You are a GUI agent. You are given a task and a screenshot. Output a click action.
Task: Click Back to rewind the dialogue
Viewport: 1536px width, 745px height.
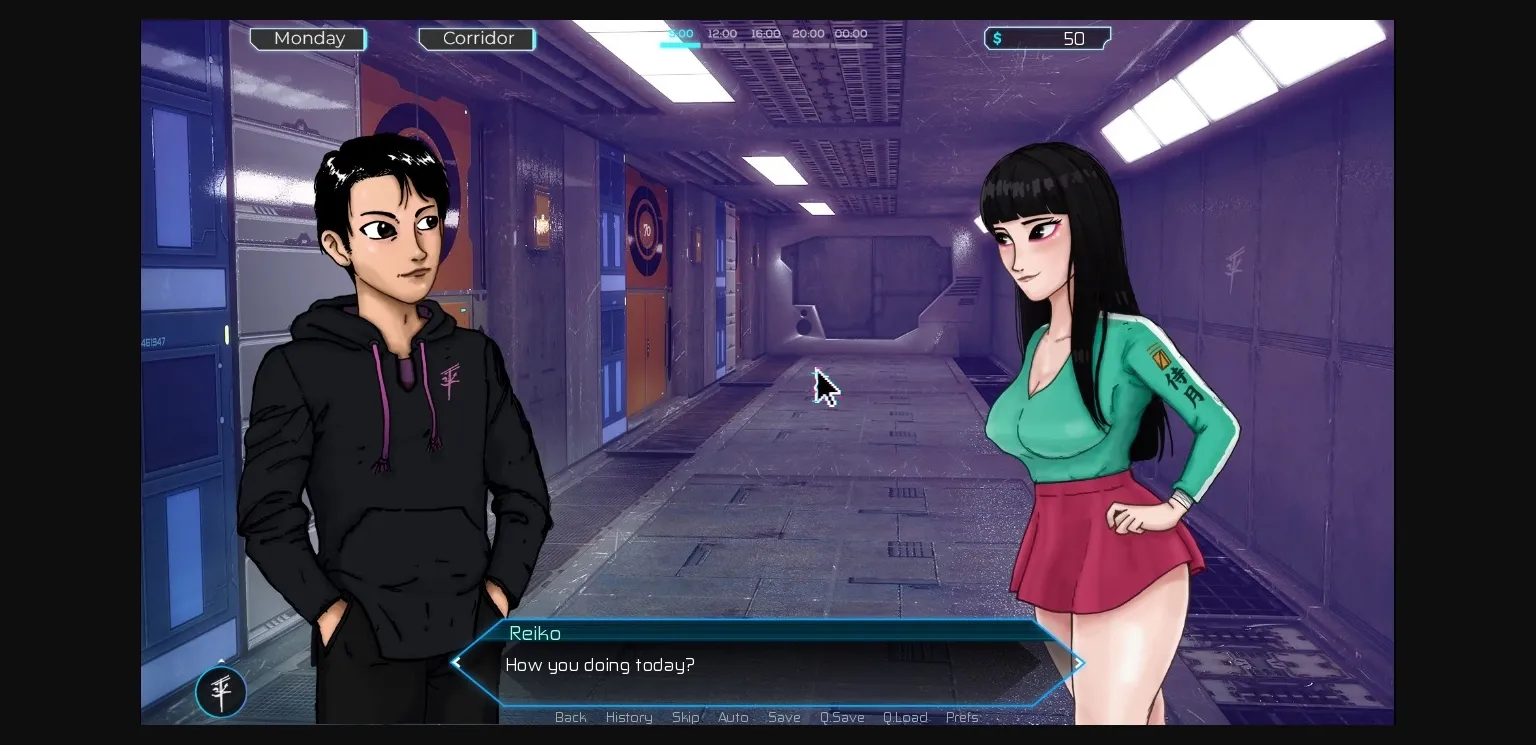pos(570,717)
